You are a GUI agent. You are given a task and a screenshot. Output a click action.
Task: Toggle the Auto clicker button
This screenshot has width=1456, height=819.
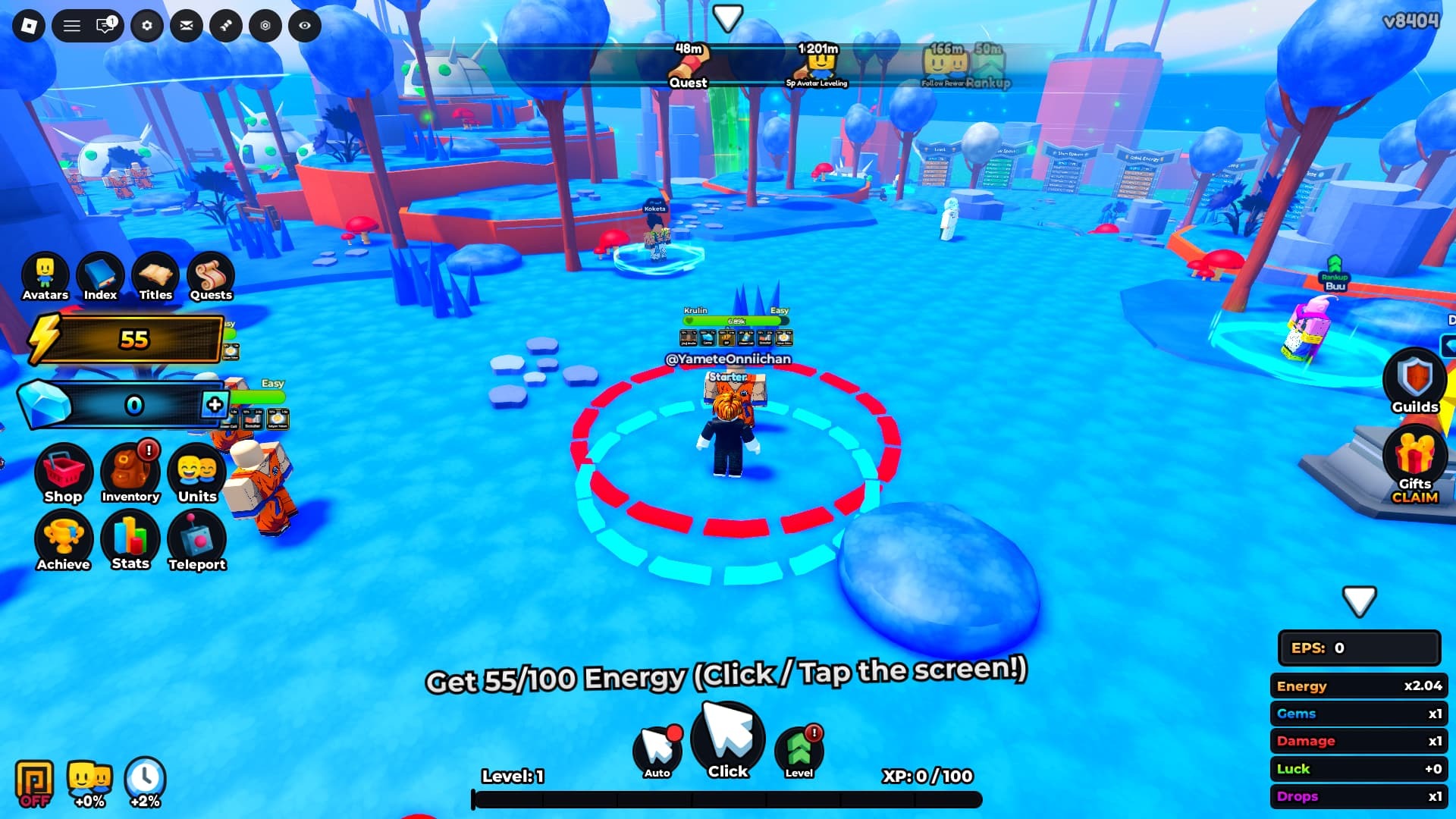pos(657,751)
